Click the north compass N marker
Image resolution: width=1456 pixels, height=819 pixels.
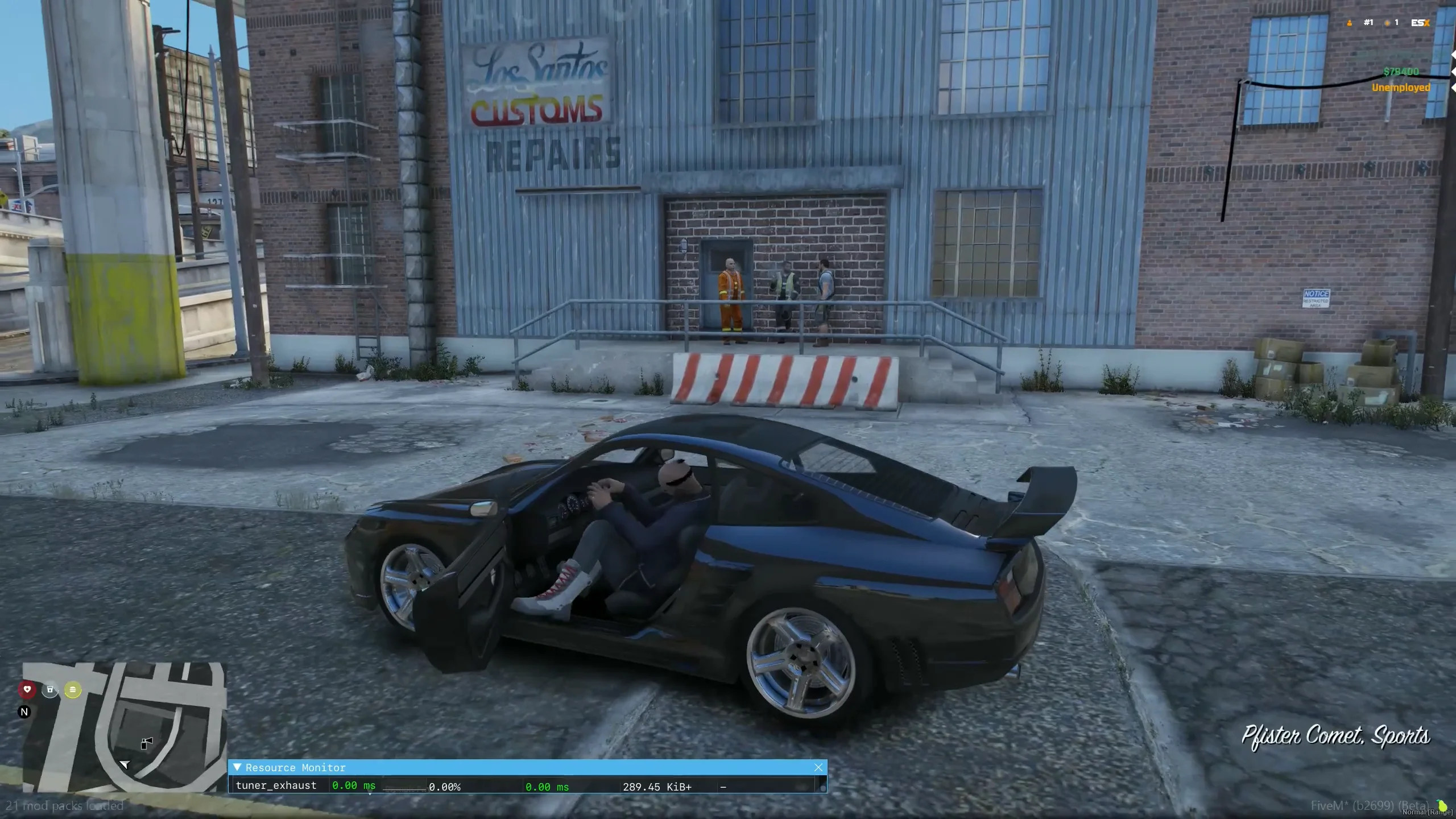pyautogui.click(x=24, y=712)
